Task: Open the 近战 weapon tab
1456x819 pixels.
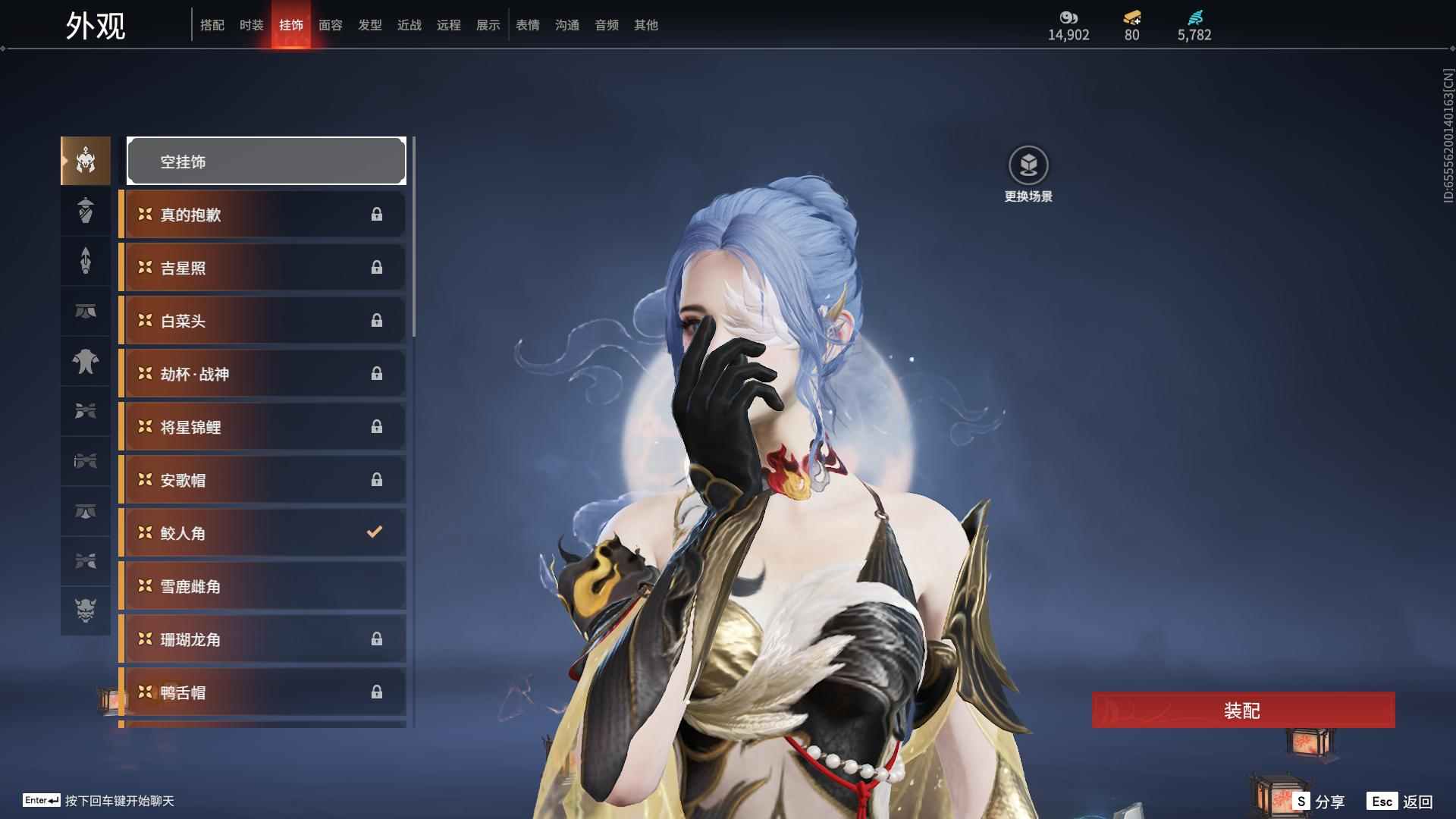Action: [x=409, y=25]
